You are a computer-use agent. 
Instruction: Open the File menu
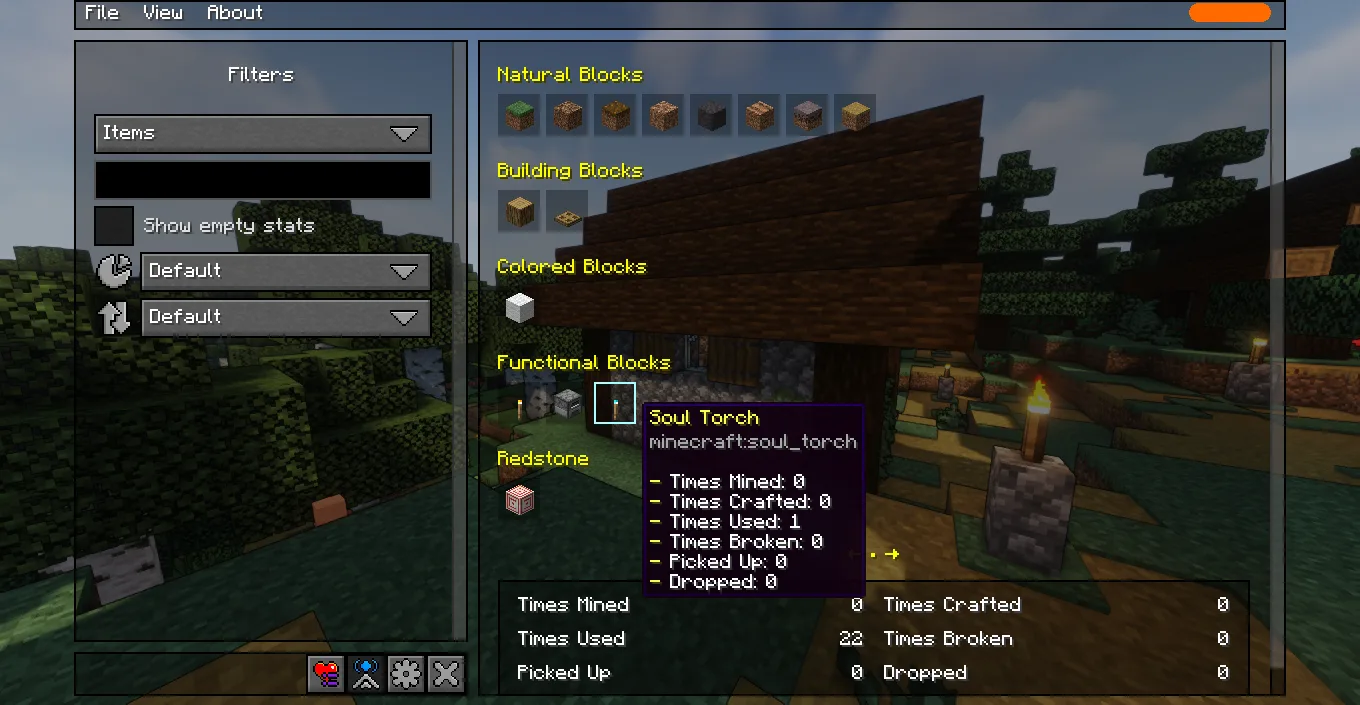[x=101, y=13]
